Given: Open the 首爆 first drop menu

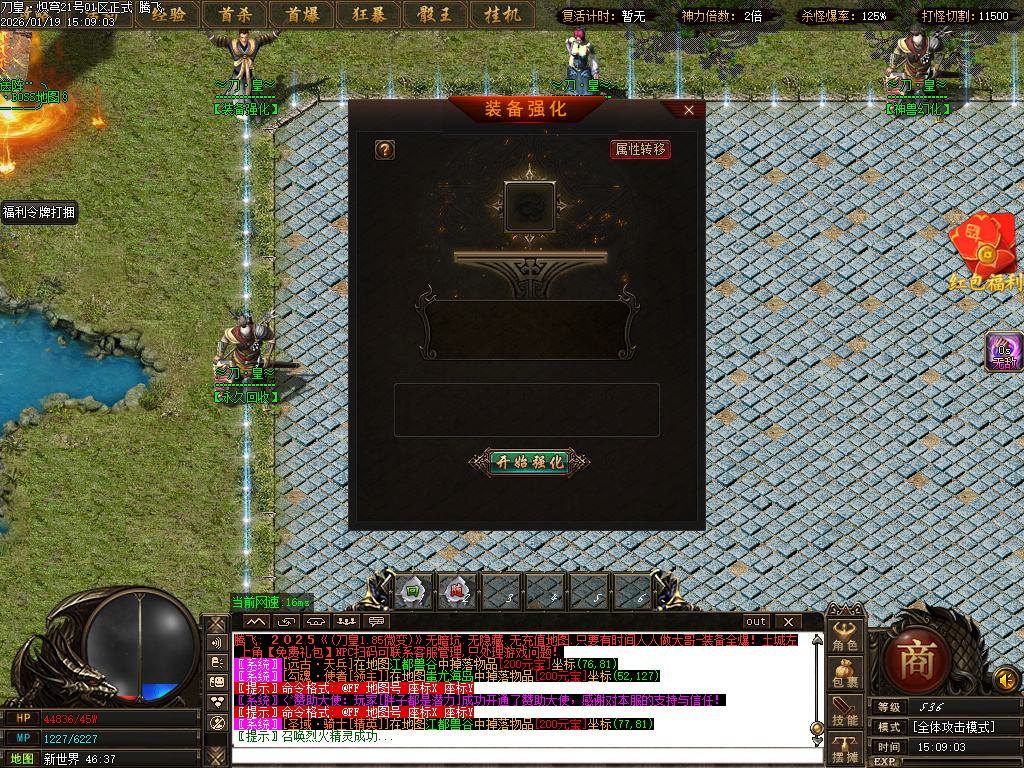Looking at the screenshot, I should [301, 14].
